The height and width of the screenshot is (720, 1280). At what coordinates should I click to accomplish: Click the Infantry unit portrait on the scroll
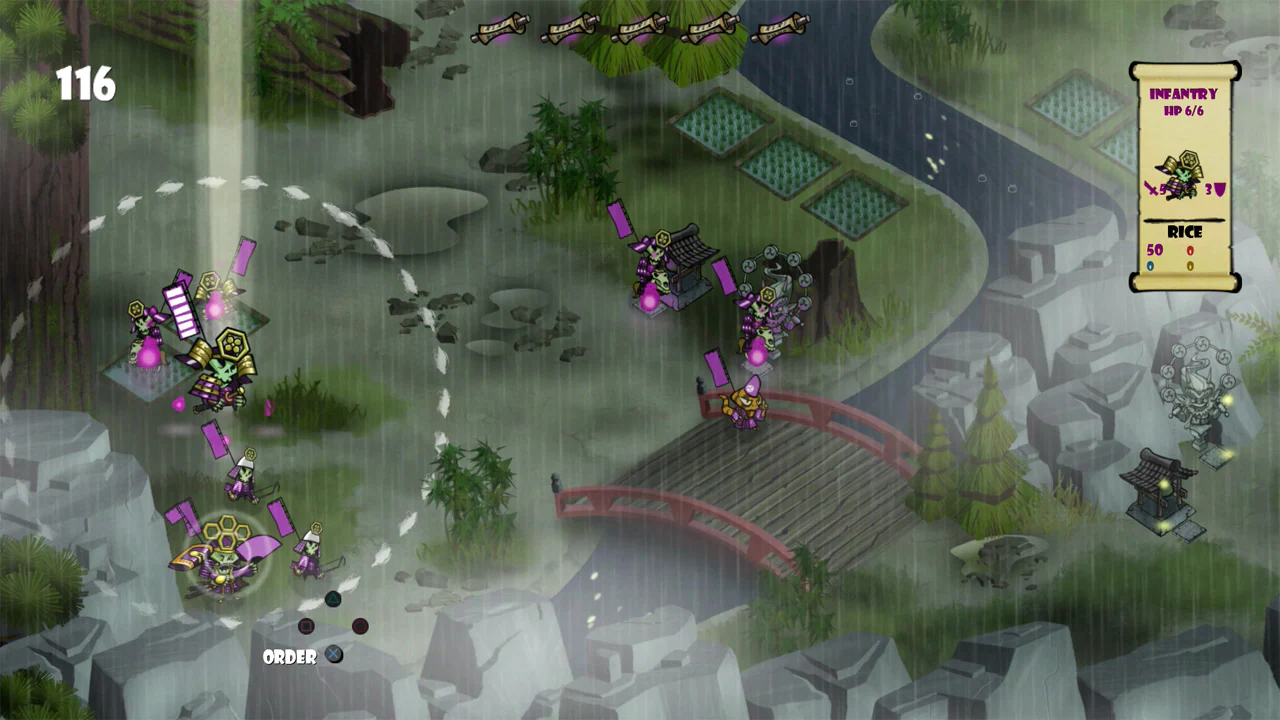(x=1182, y=173)
